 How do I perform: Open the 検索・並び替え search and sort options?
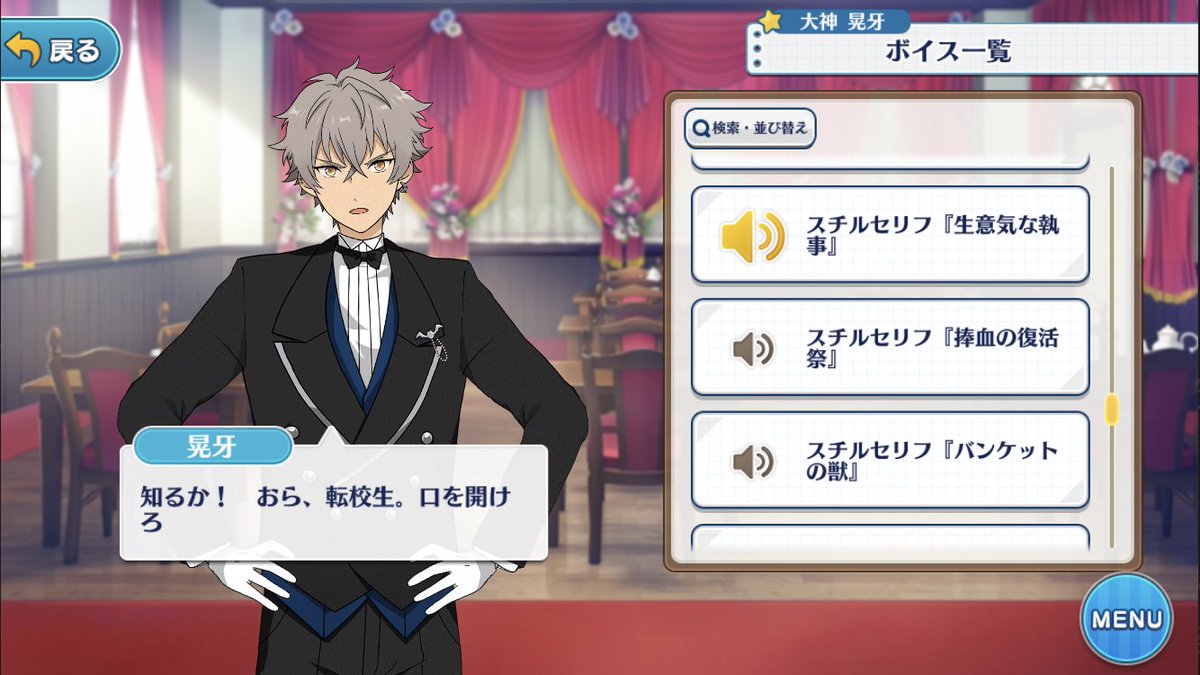(749, 128)
